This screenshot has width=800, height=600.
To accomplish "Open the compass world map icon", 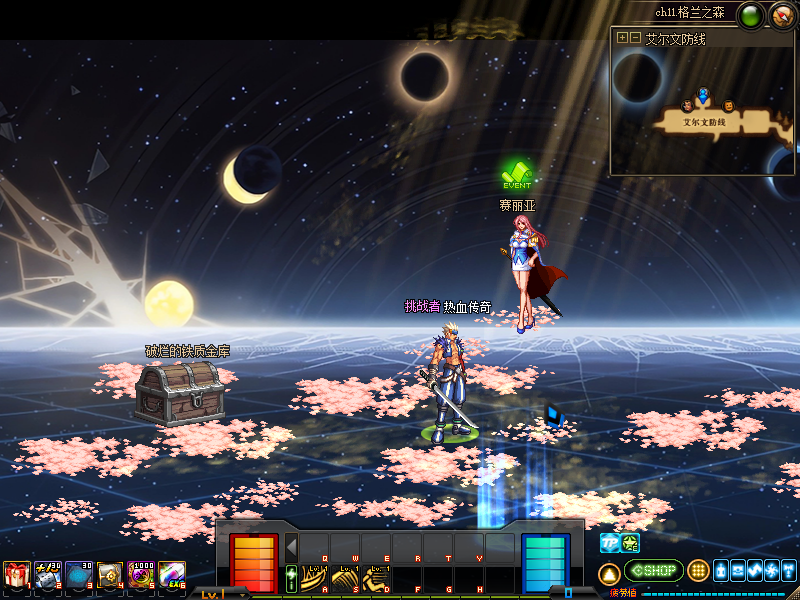I will (782, 15).
